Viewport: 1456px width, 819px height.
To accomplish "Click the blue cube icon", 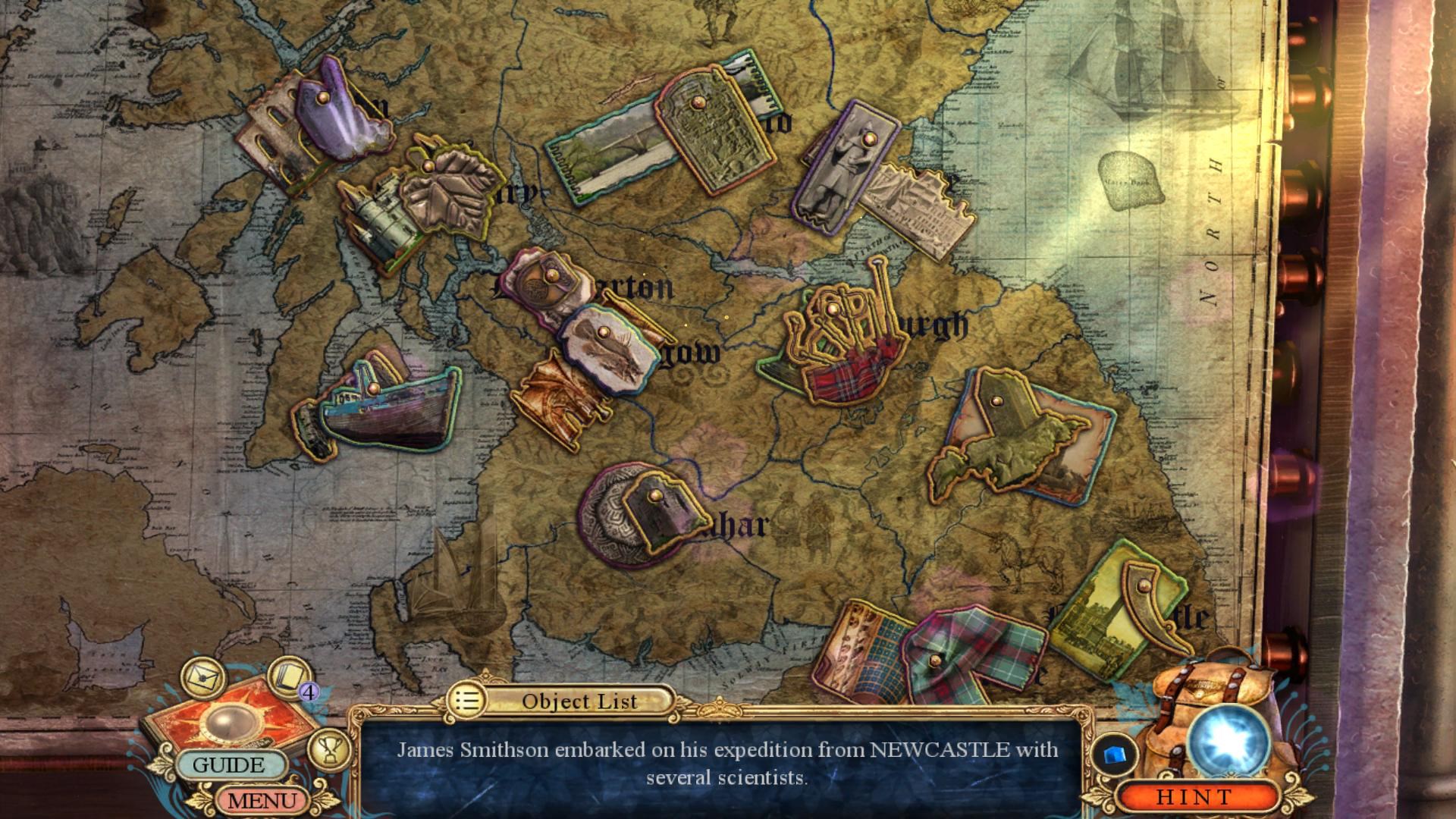I will point(1114,755).
